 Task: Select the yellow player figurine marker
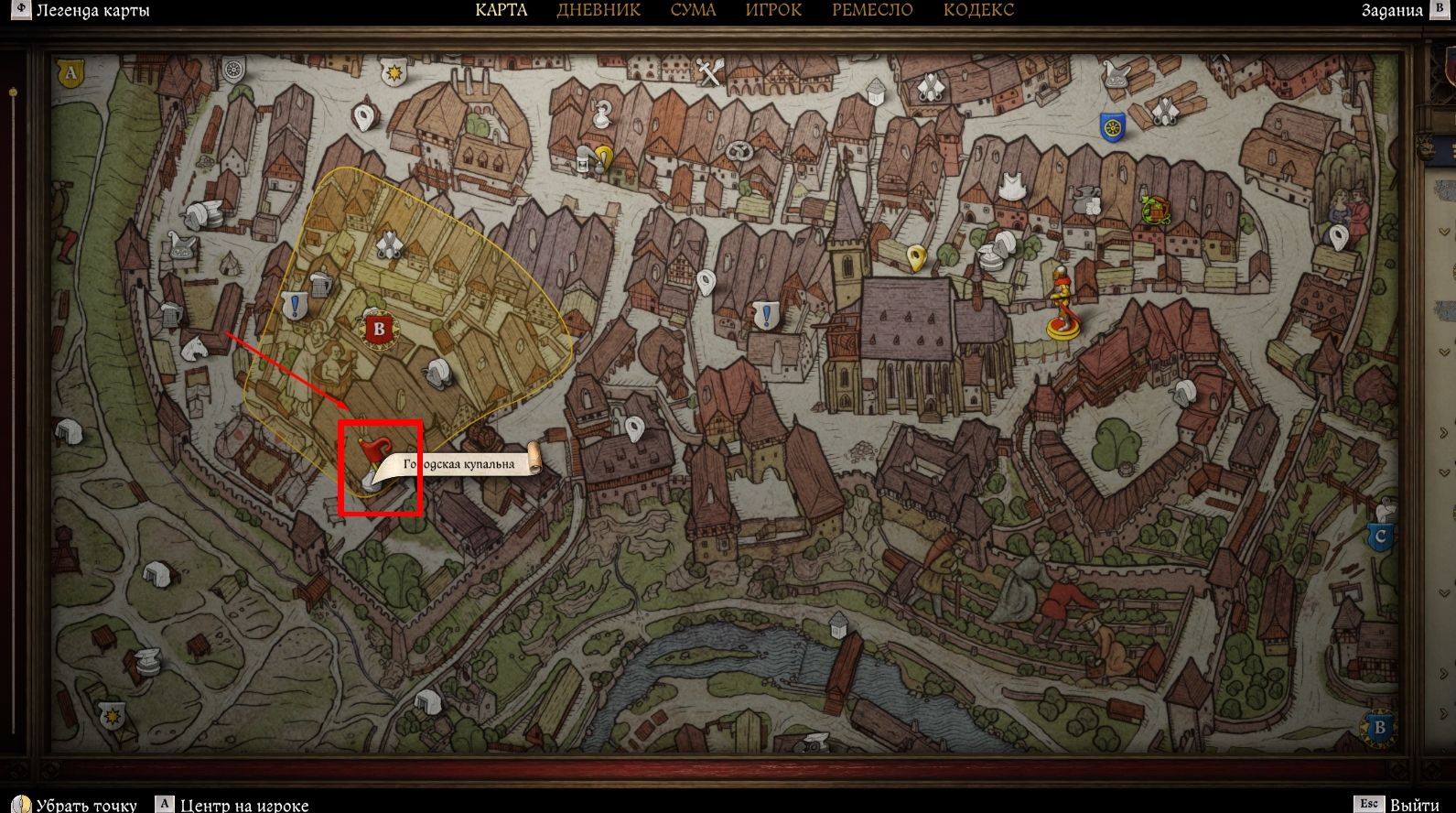click(x=1062, y=304)
